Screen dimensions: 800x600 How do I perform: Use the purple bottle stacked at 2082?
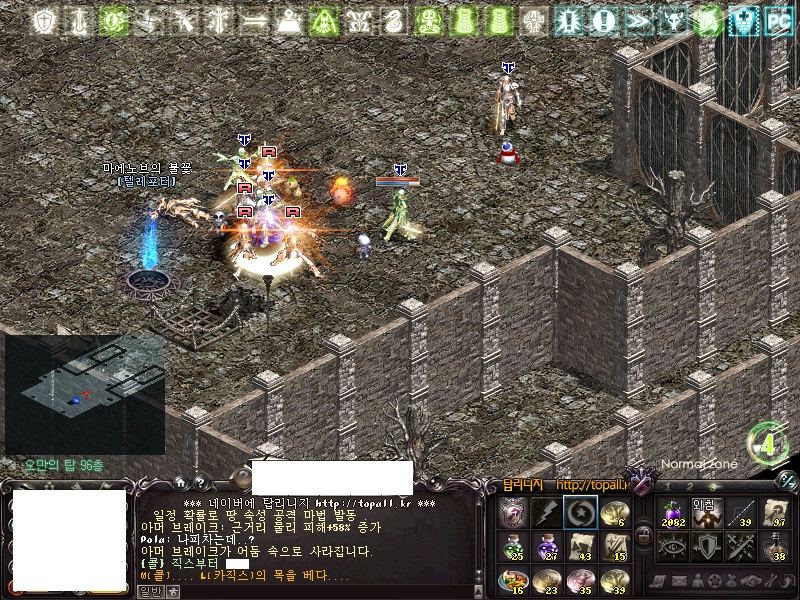672,513
